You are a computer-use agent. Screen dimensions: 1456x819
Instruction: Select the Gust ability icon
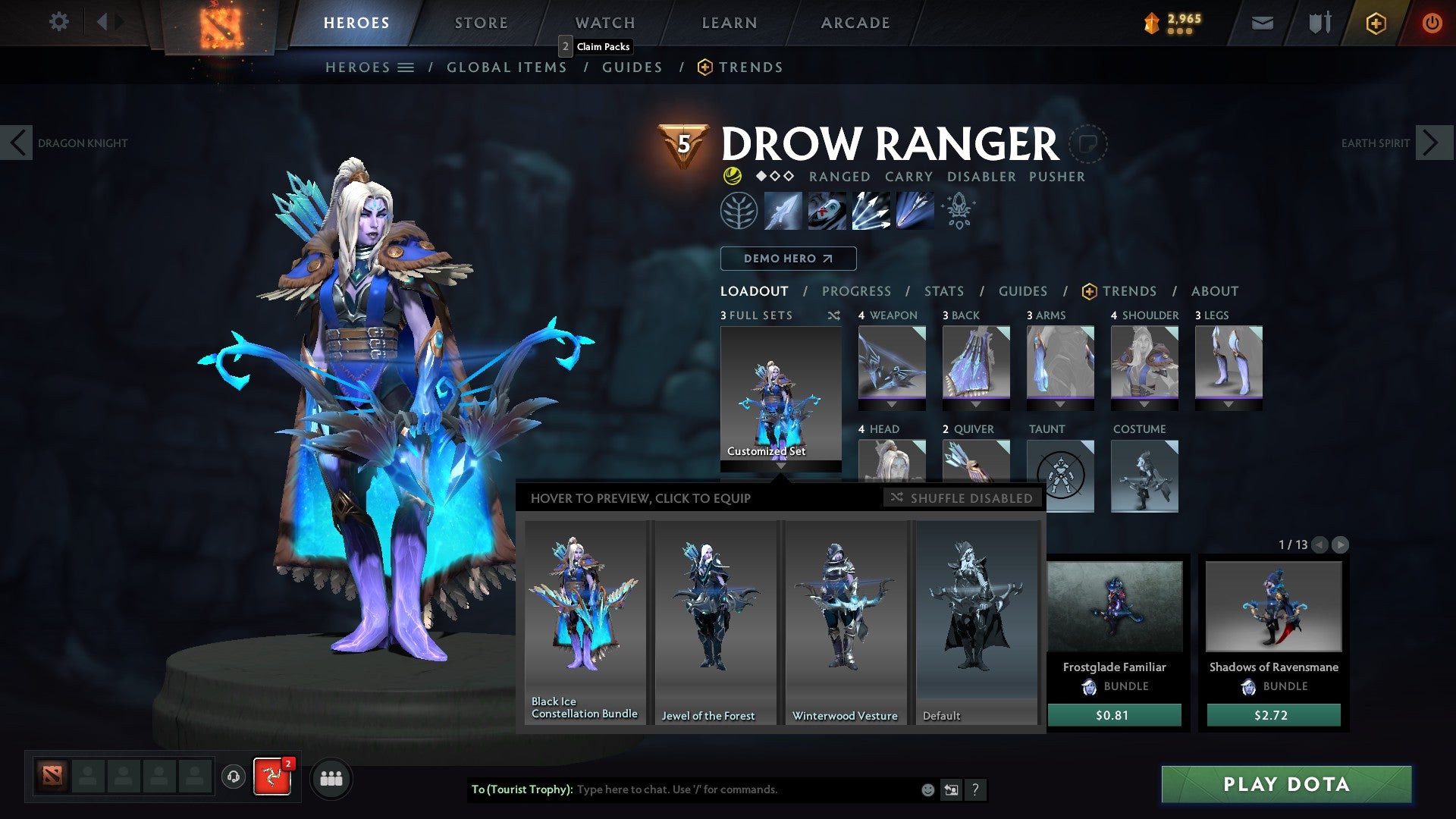827,211
